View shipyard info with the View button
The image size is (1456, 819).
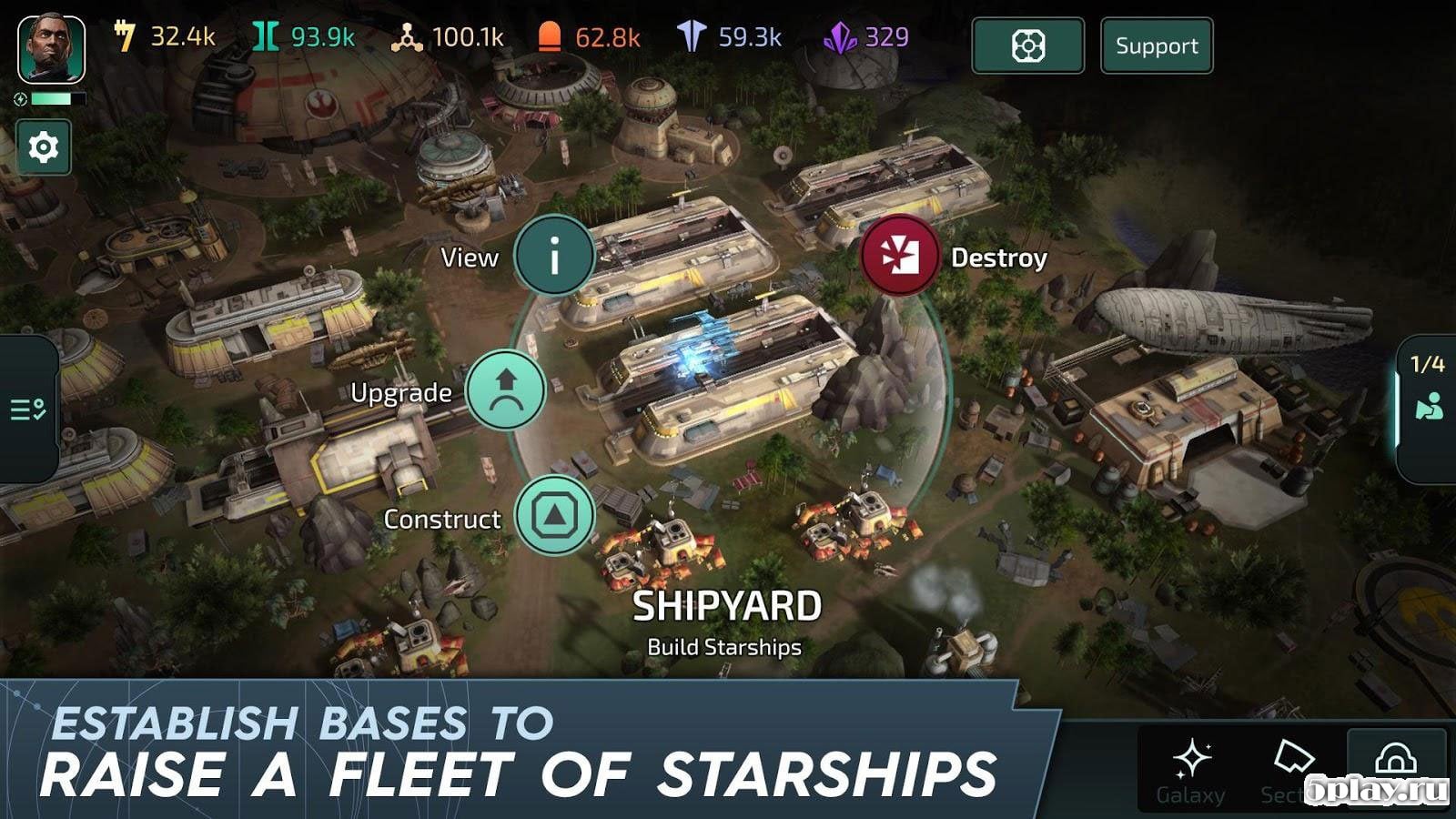(x=553, y=257)
